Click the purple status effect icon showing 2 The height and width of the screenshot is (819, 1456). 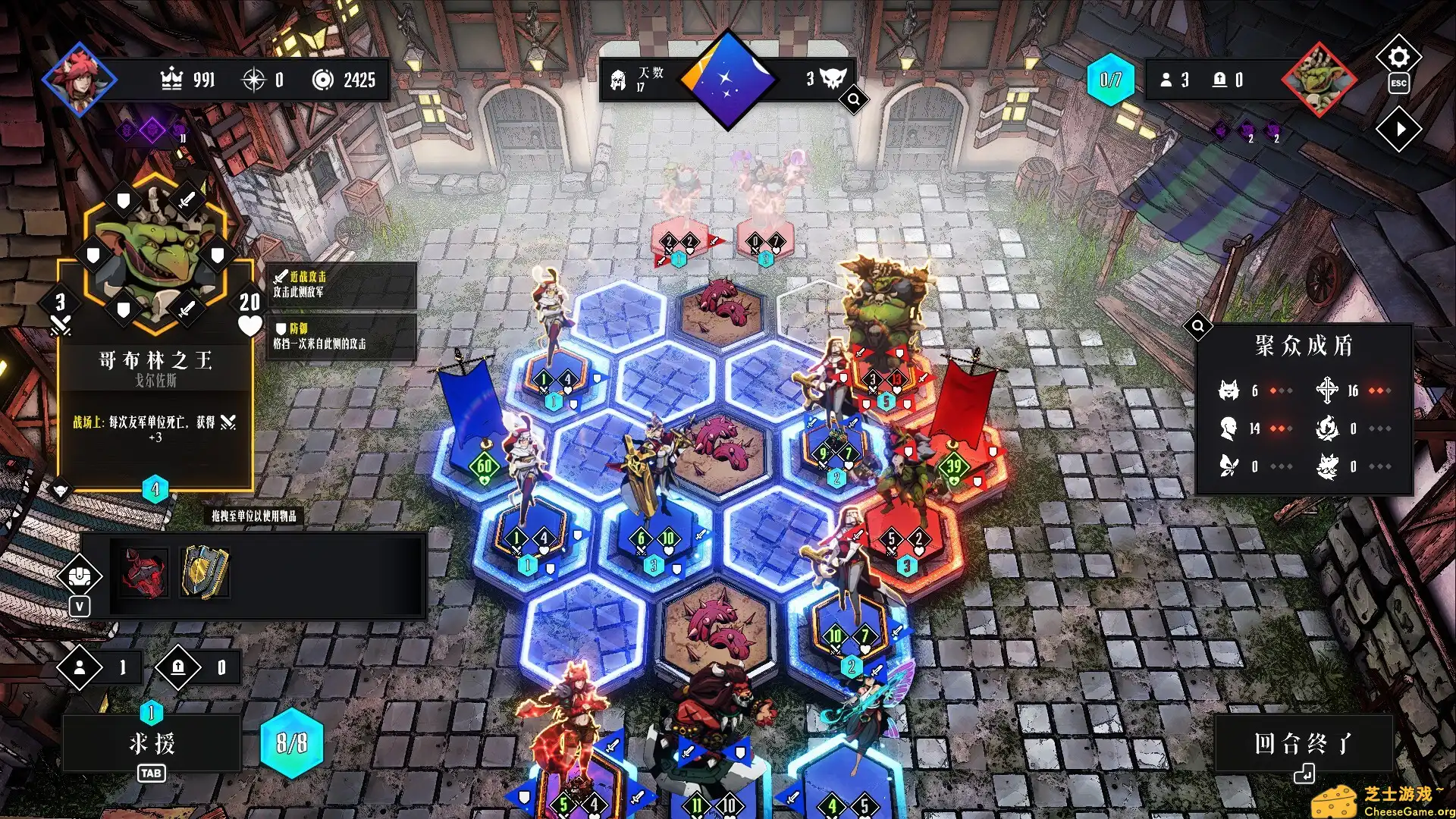coord(1246,129)
